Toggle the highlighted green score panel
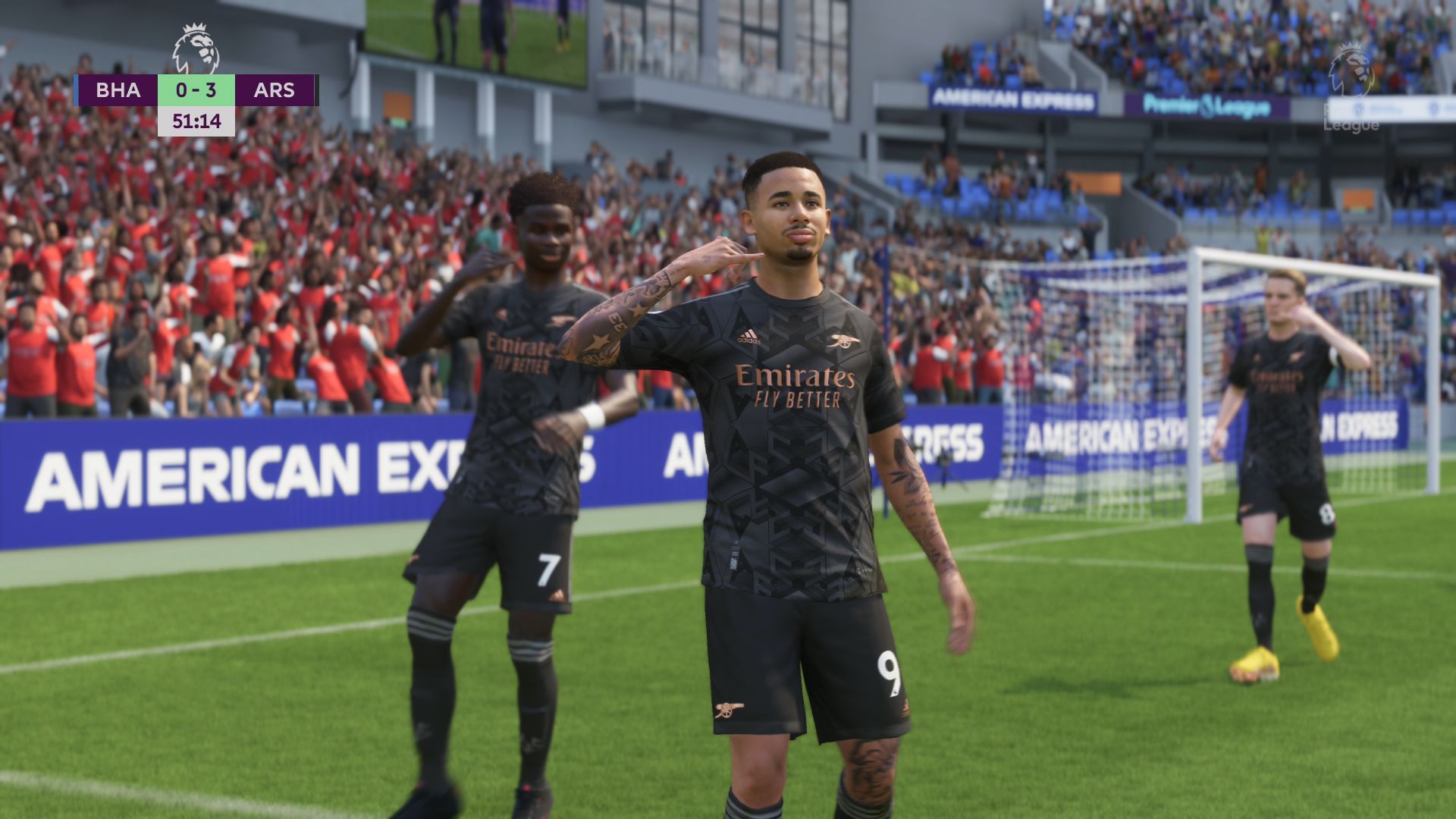This screenshot has width=1456, height=819. (197, 89)
